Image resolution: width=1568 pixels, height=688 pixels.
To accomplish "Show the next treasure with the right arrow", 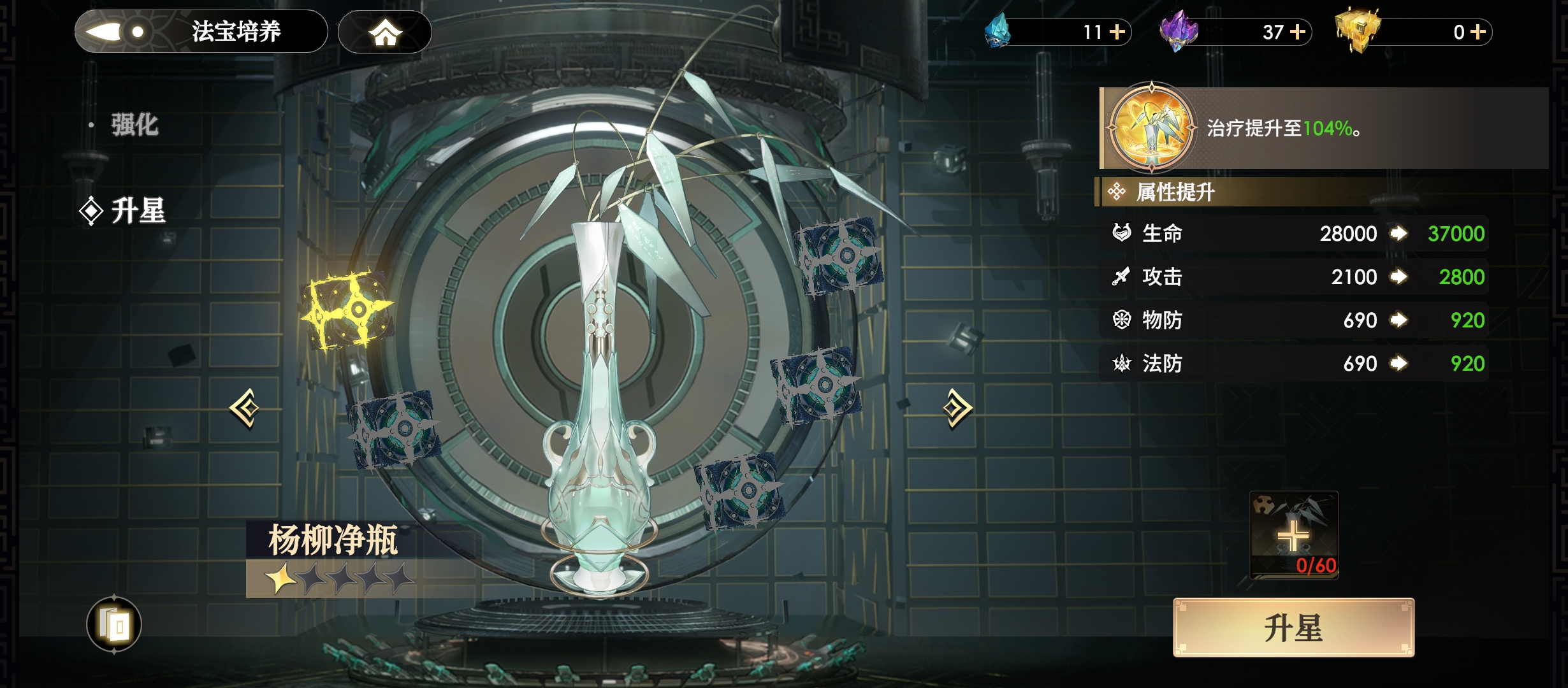I will (x=957, y=408).
